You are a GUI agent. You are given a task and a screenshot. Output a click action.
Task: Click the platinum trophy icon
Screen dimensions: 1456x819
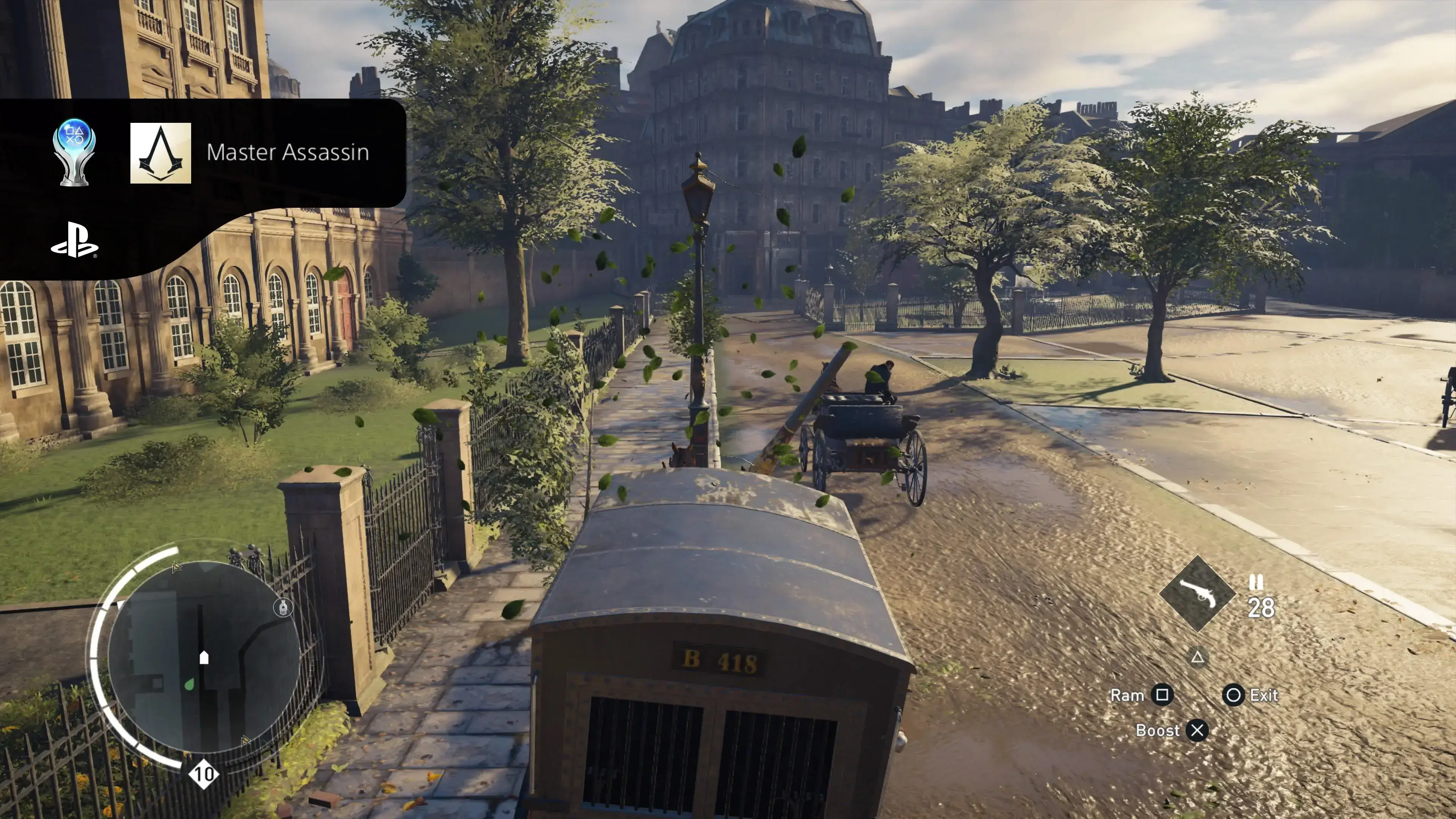tap(74, 152)
